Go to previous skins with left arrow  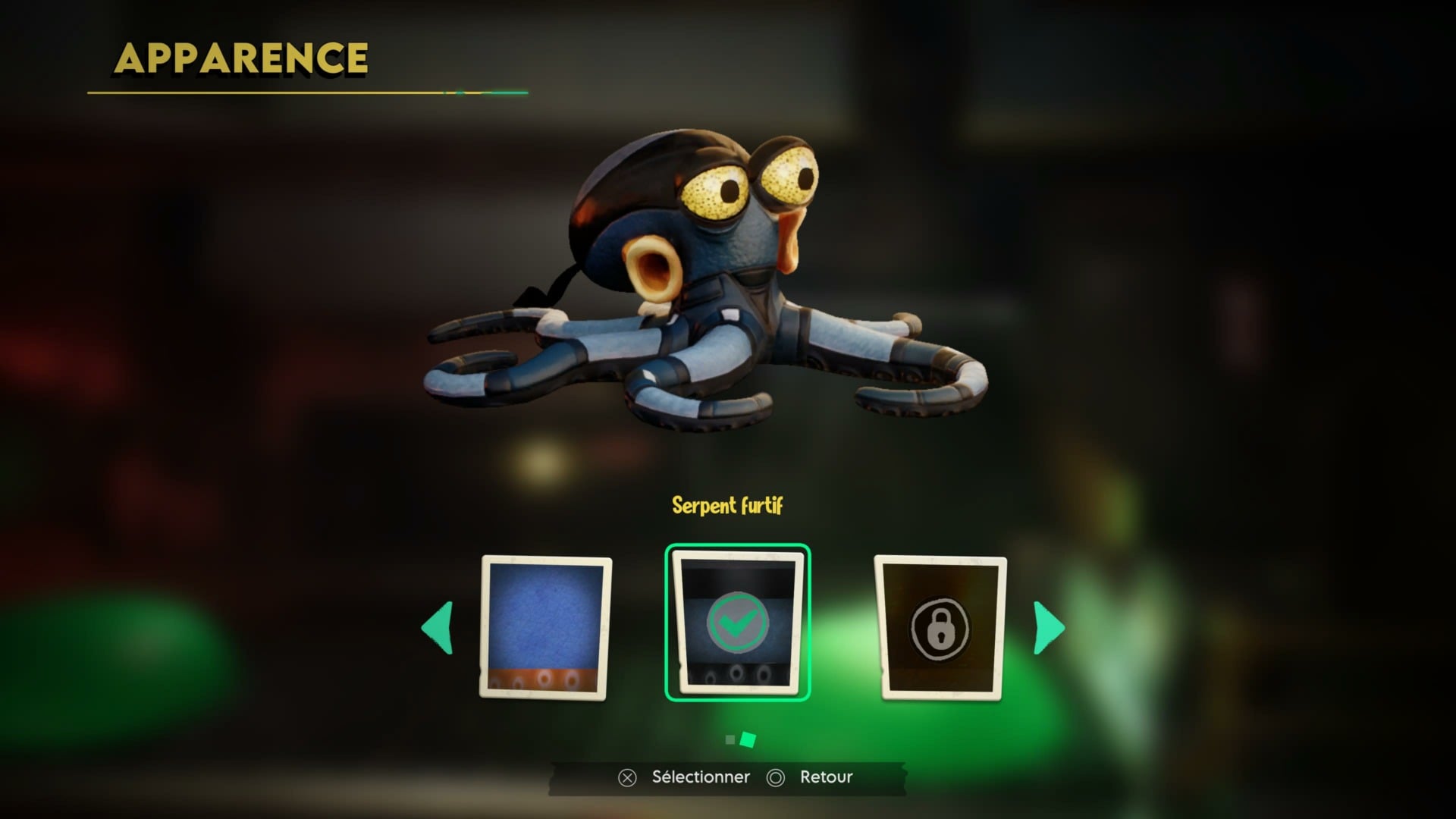(x=438, y=628)
